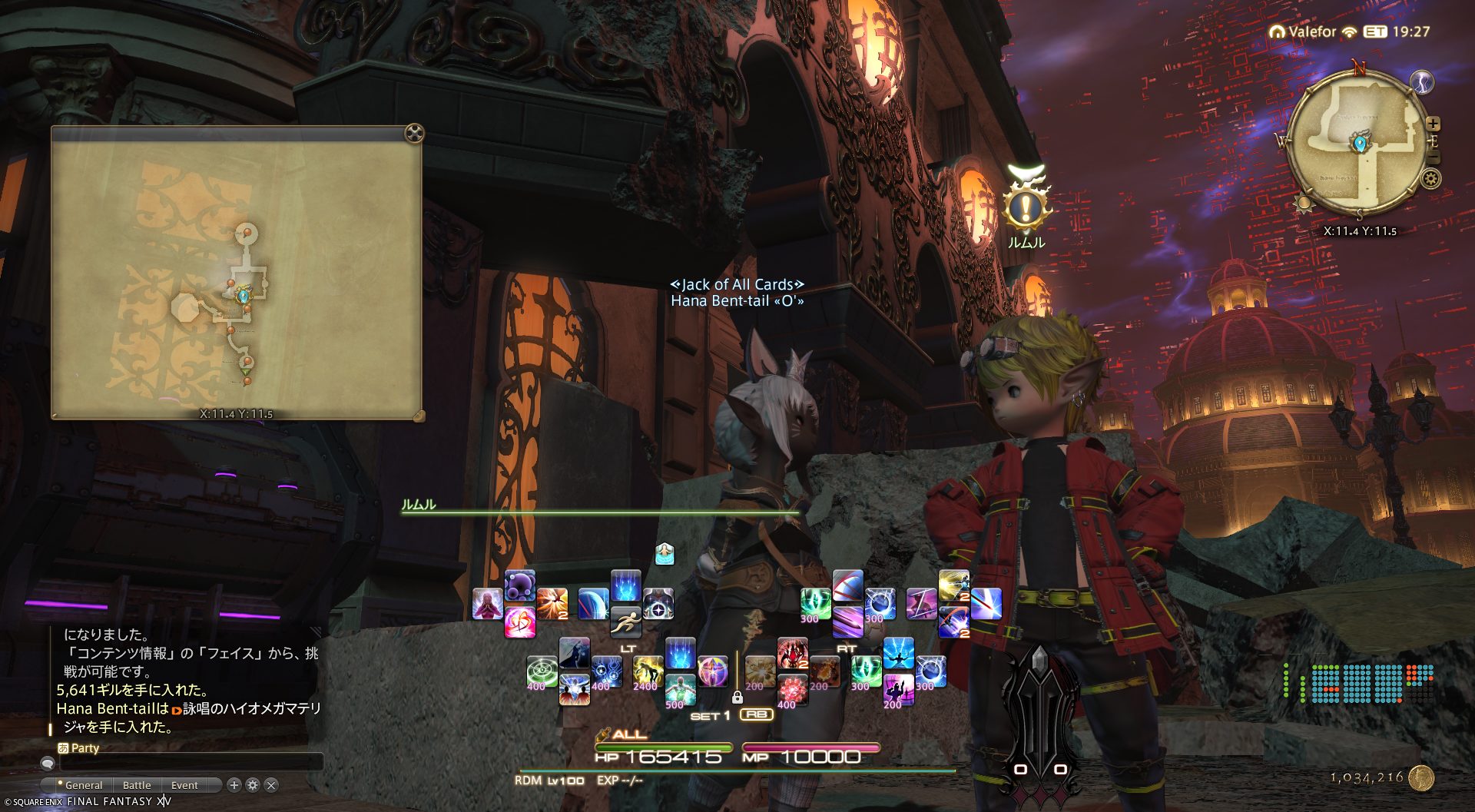Switch to the Event chat tab

point(184,785)
